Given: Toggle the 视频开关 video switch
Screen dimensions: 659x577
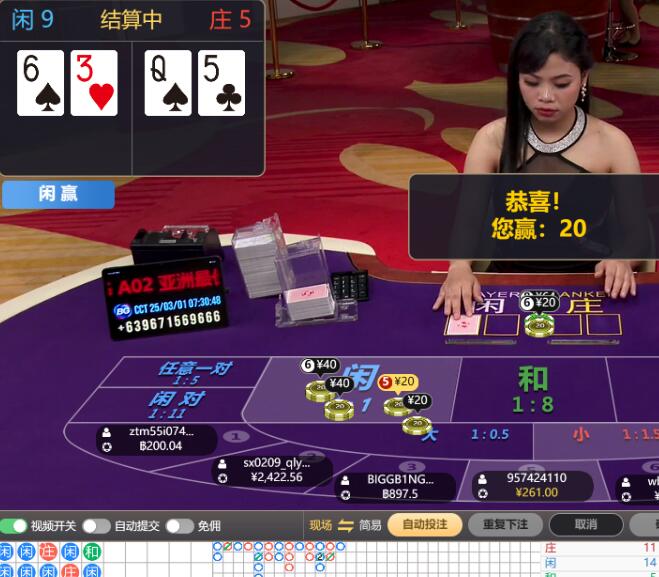Looking at the screenshot, I should [x=14, y=526].
